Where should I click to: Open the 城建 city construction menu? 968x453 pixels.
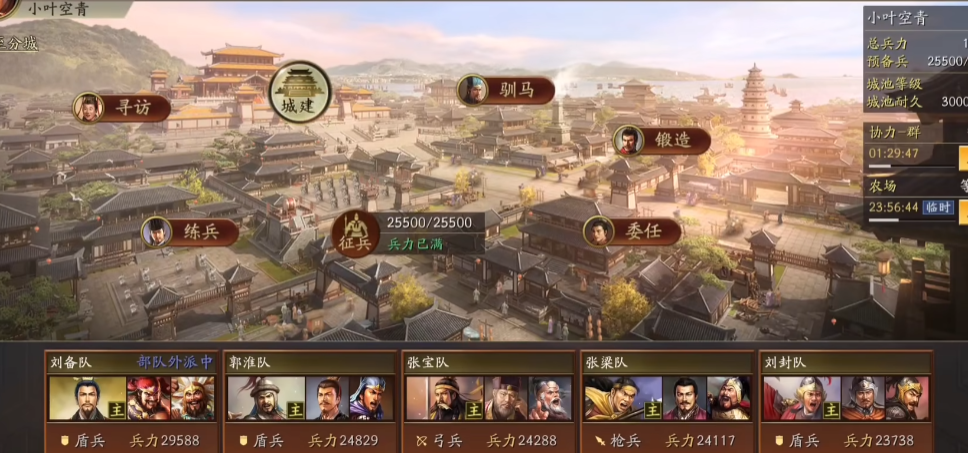tap(300, 92)
